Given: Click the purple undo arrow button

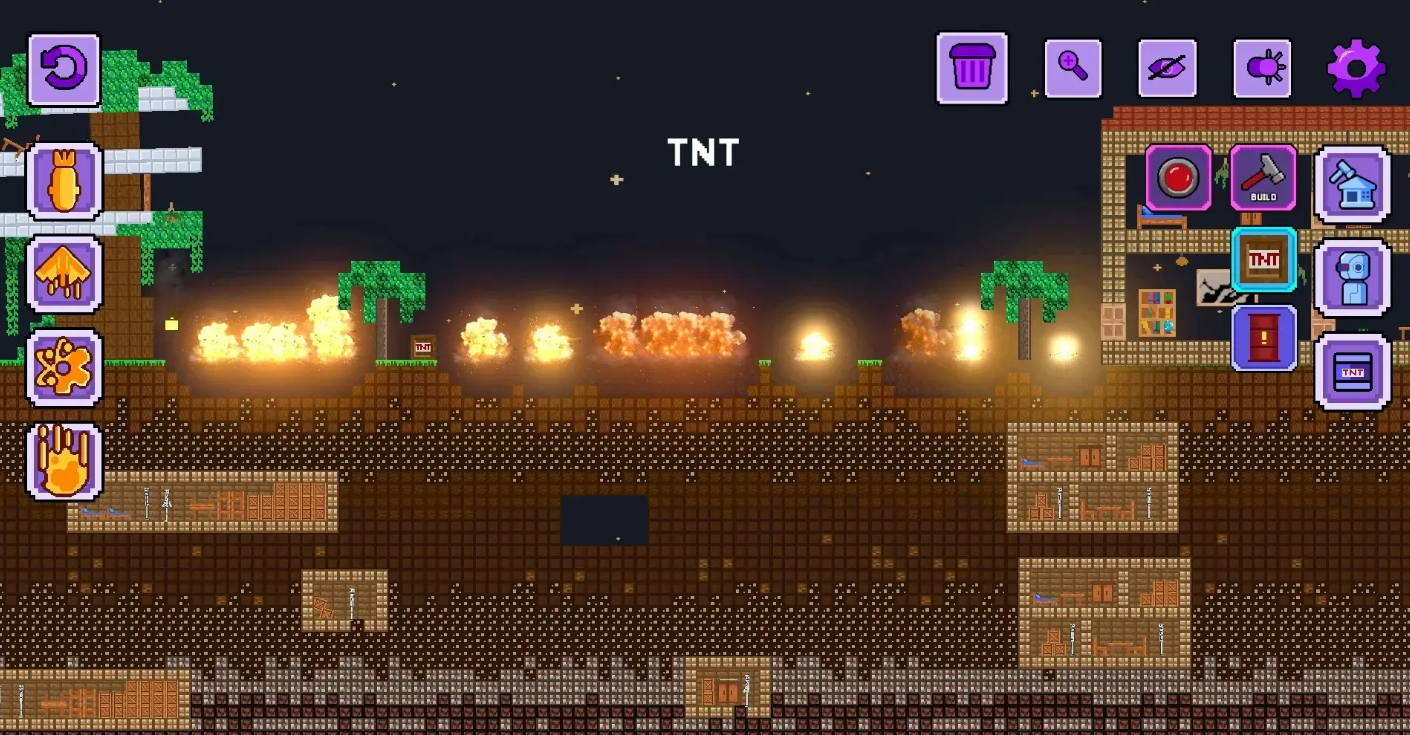Looking at the screenshot, I should click(64, 70).
